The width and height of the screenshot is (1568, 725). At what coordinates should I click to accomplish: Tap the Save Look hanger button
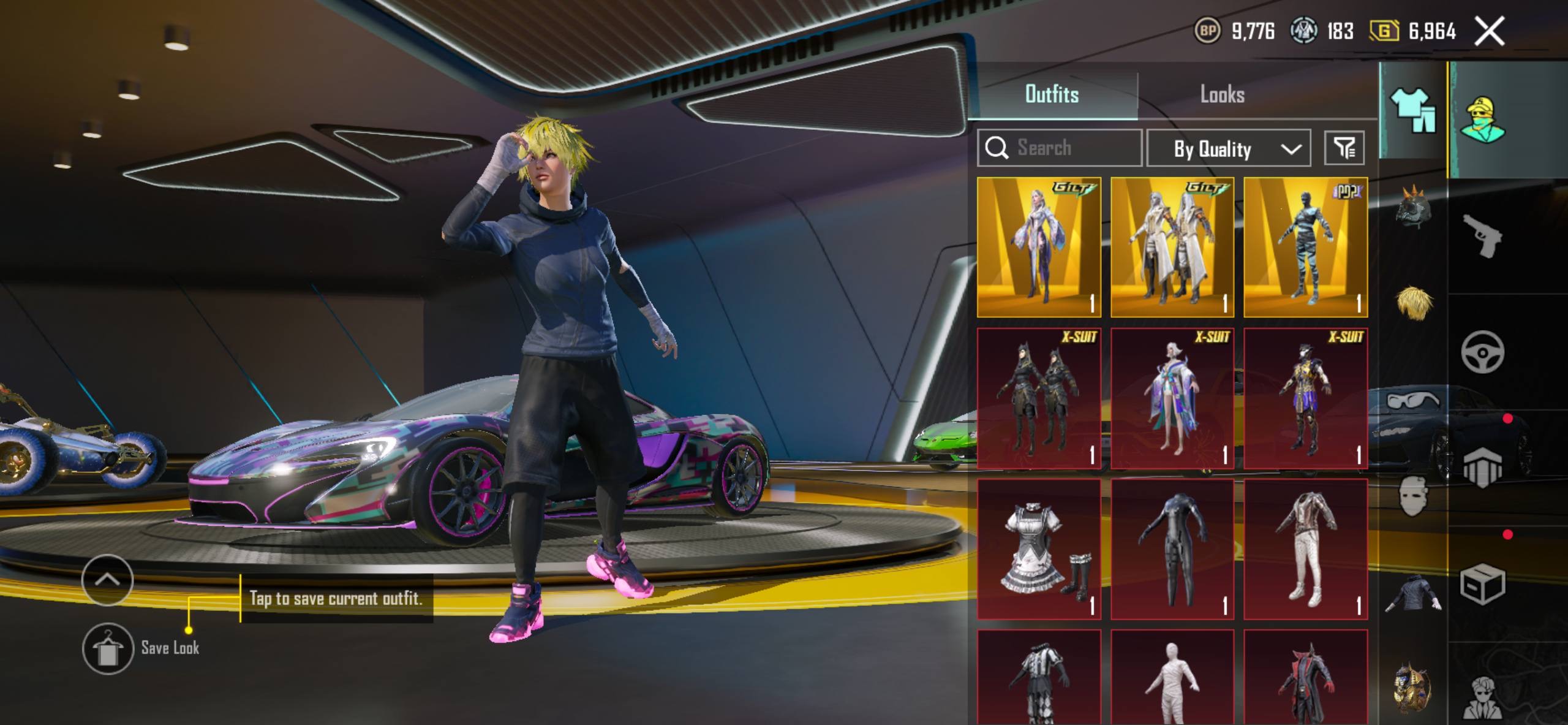click(x=108, y=648)
